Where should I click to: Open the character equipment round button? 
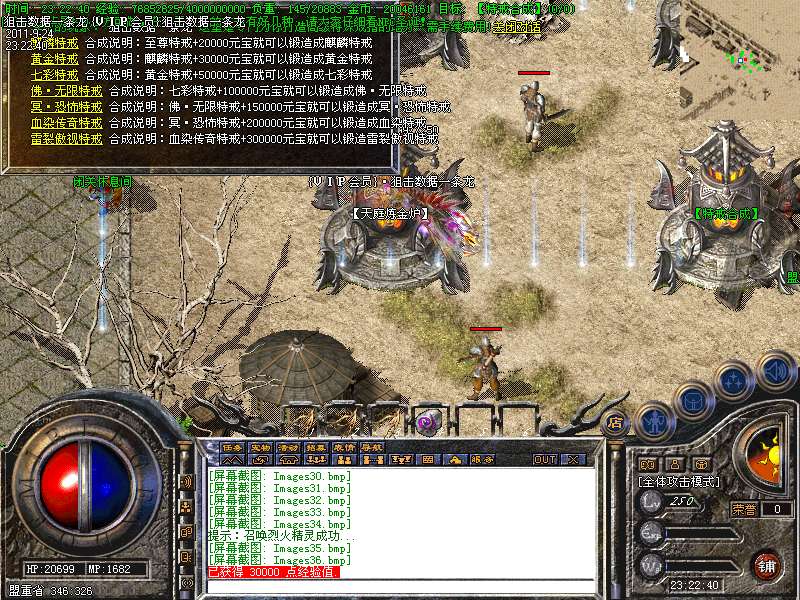[654, 422]
